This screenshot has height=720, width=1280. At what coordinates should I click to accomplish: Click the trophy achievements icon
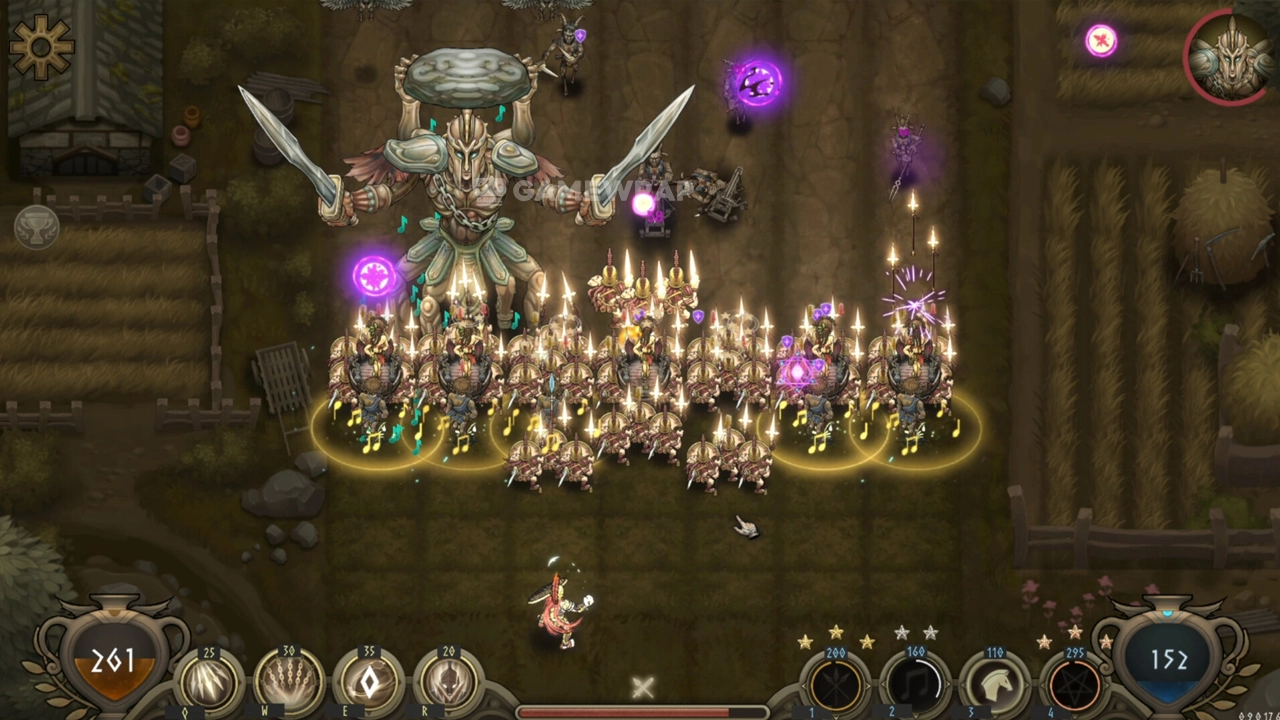pos(36,227)
